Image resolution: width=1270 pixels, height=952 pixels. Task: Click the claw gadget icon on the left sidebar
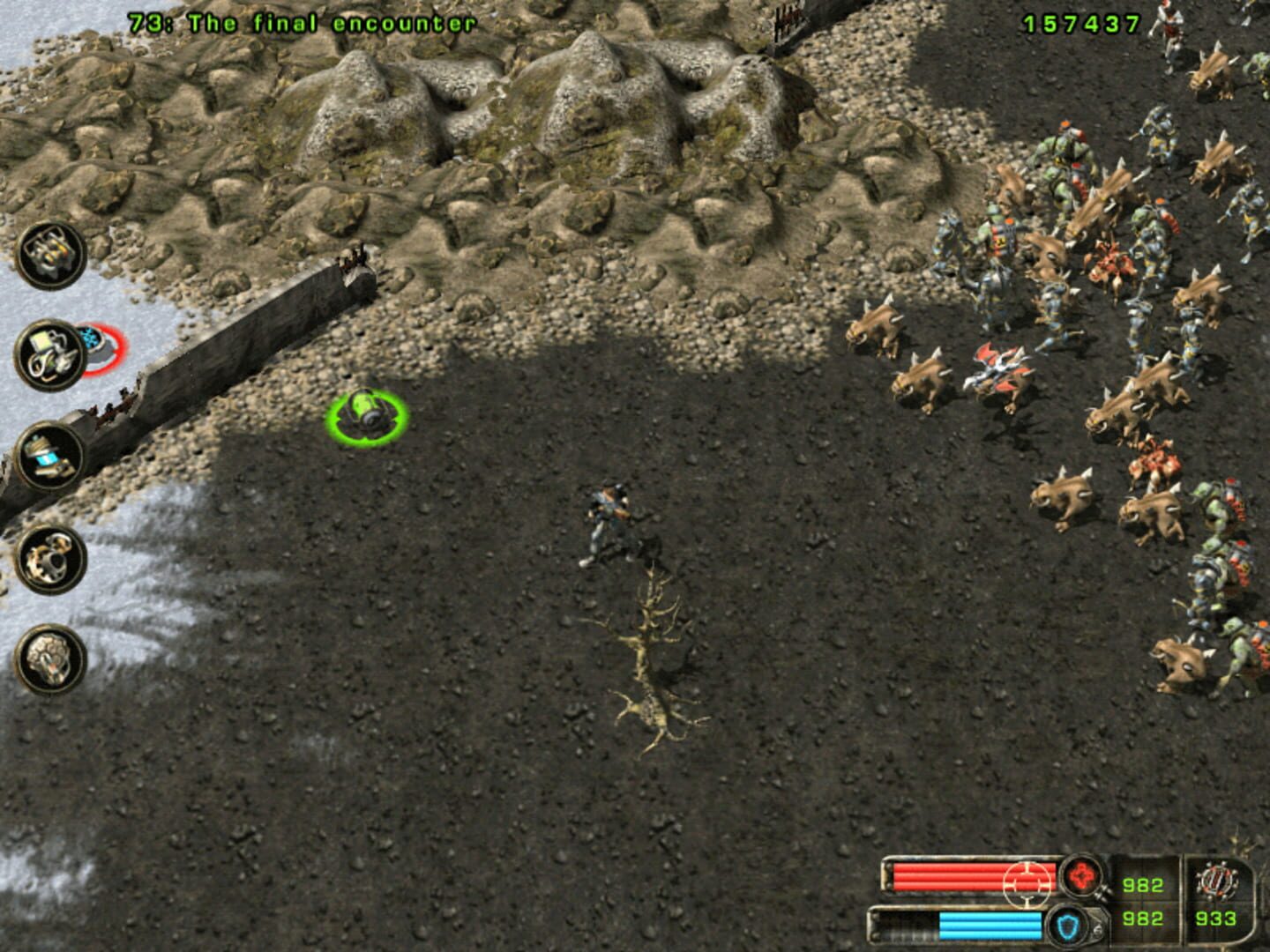pyautogui.click(x=51, y=560)
